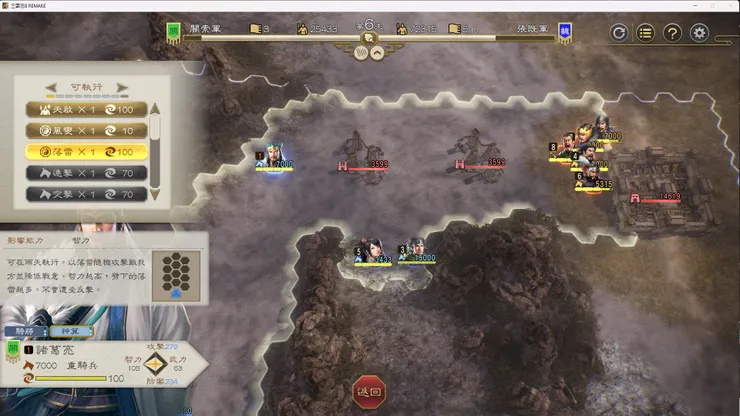Image resolution: width=740 pixels, height=416 pixels.
Task: Open the list menu icon
Action: [x=646, y=33]
